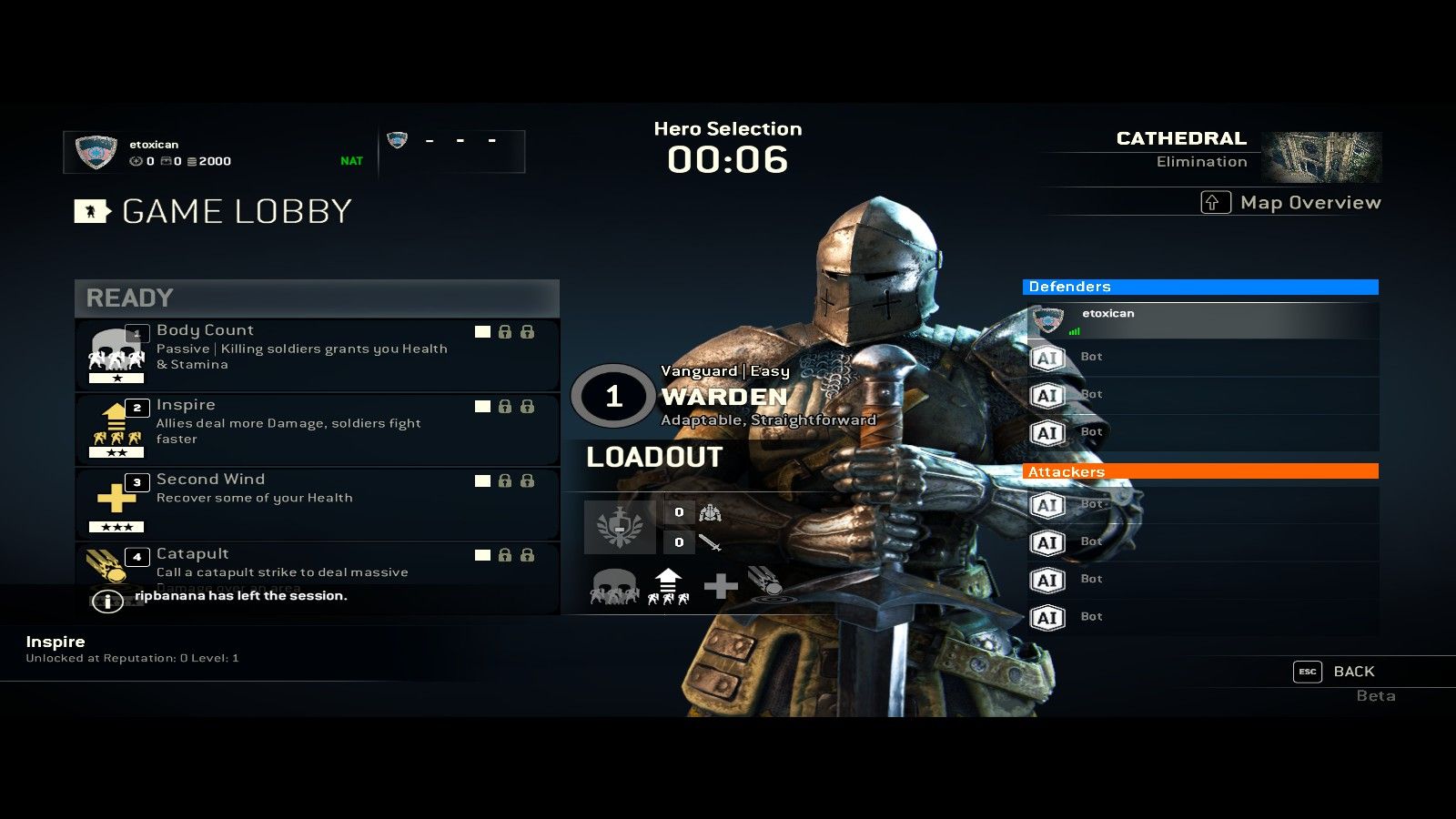
Task: Open the Warden emblem editor in Loadout
Action: pos(622,525)
